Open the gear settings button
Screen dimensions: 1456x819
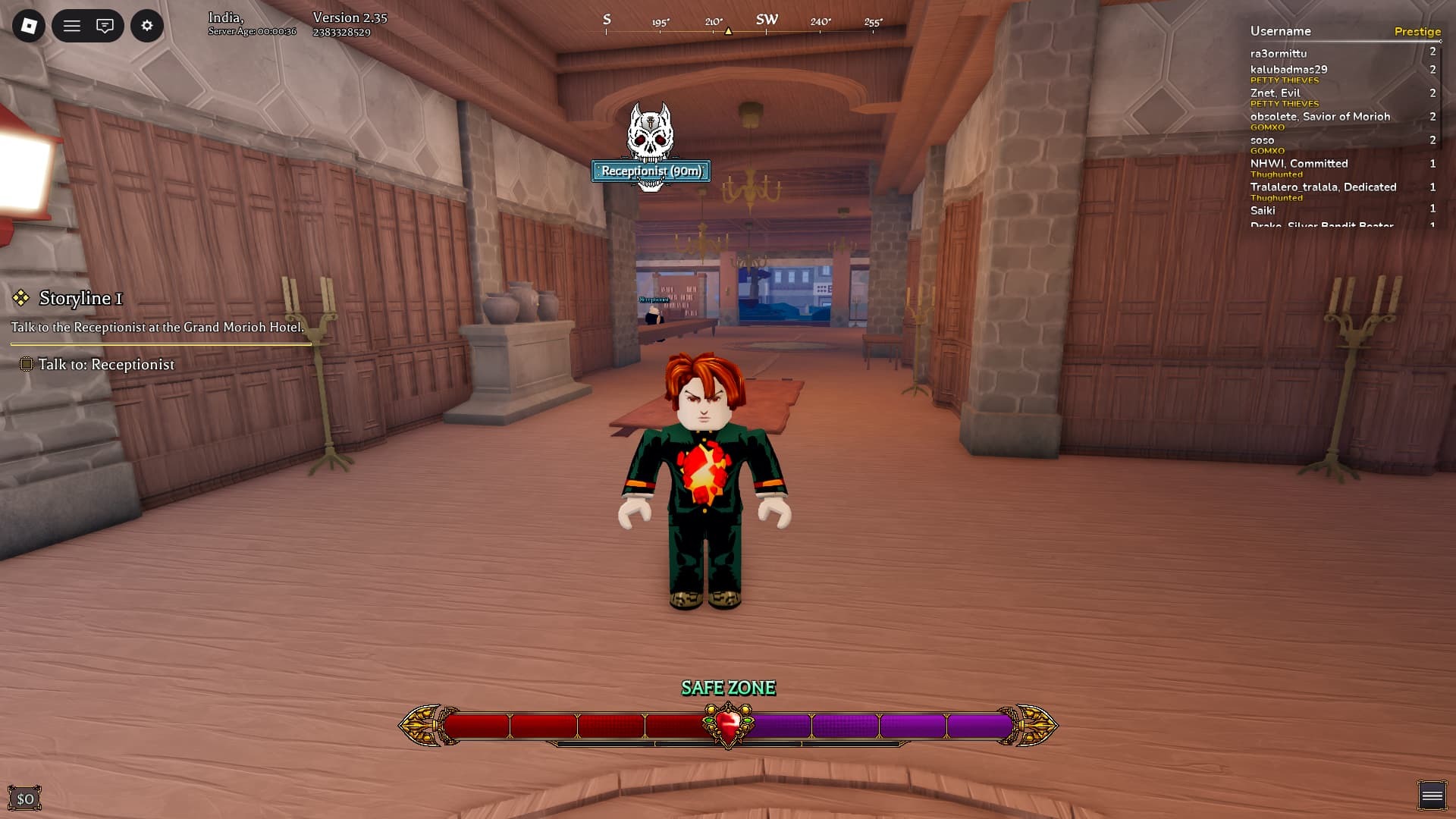[x=147, y=26]
